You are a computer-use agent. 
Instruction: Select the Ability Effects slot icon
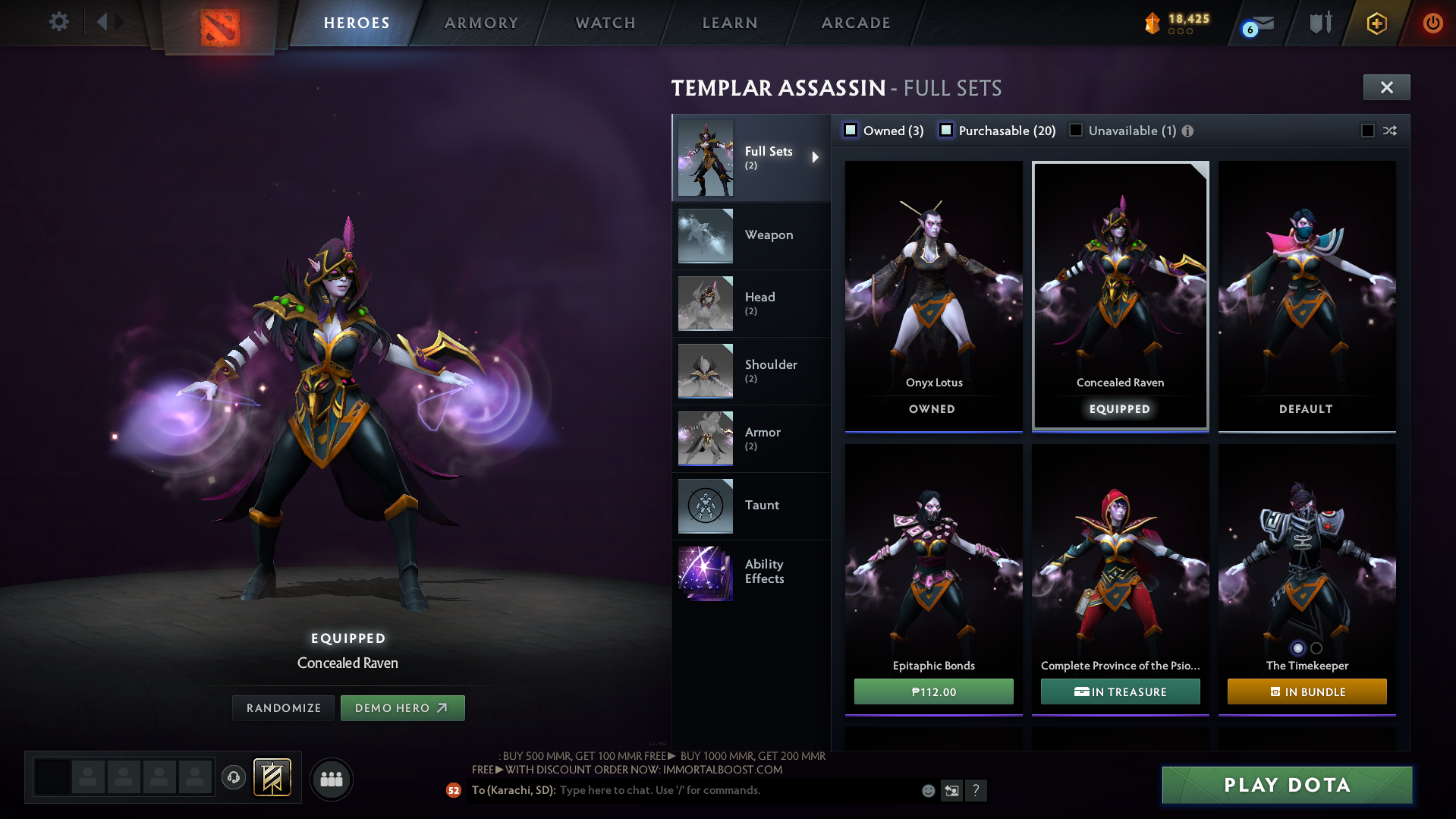(705, 573)
